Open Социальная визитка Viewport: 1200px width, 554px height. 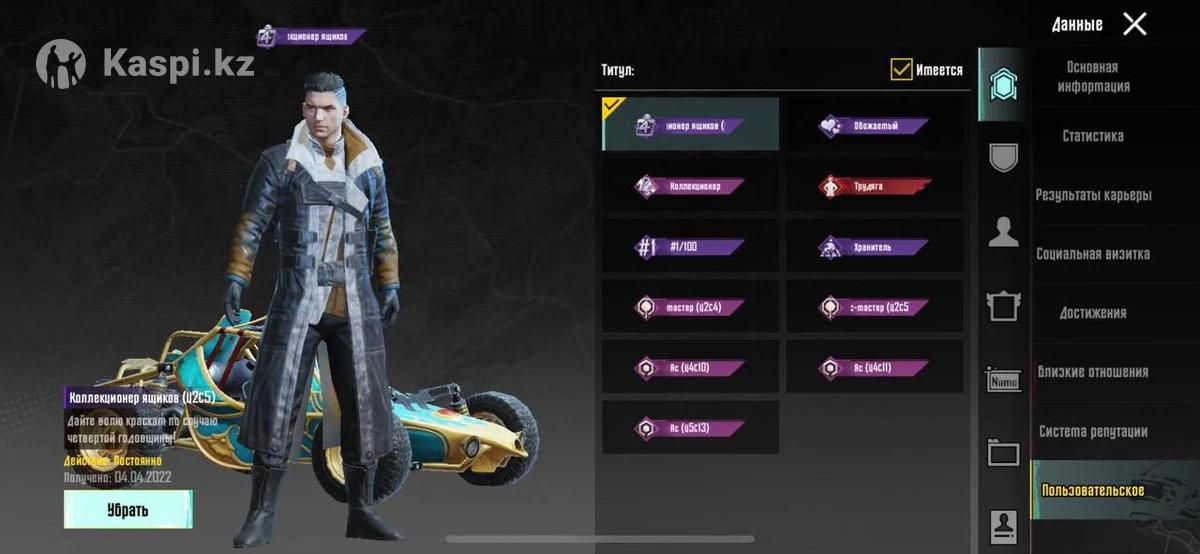click(x=1092, y=254)
